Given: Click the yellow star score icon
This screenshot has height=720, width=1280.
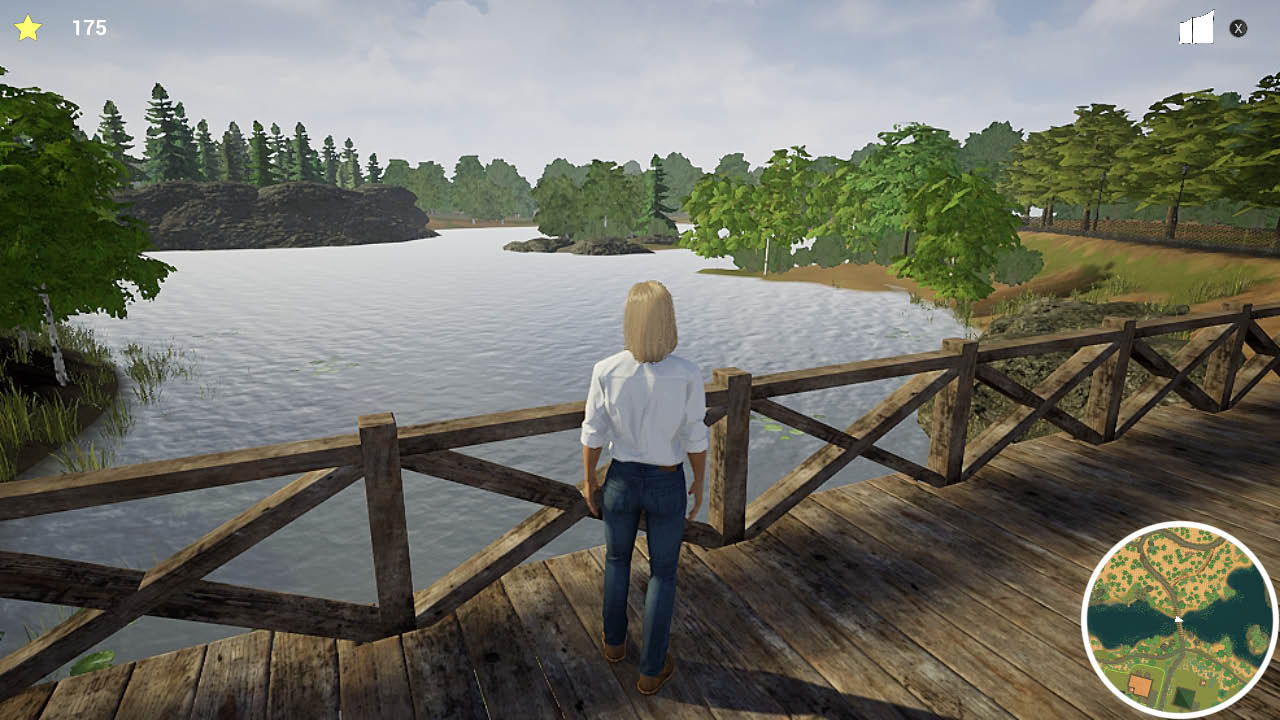Looking at the screenshot, I should point(28,27).
